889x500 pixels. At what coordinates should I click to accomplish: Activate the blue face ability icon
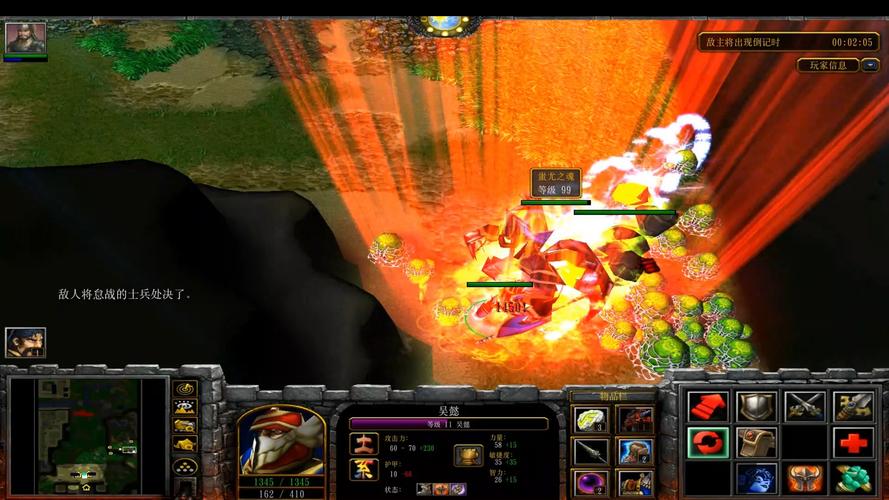pos(756,478)
